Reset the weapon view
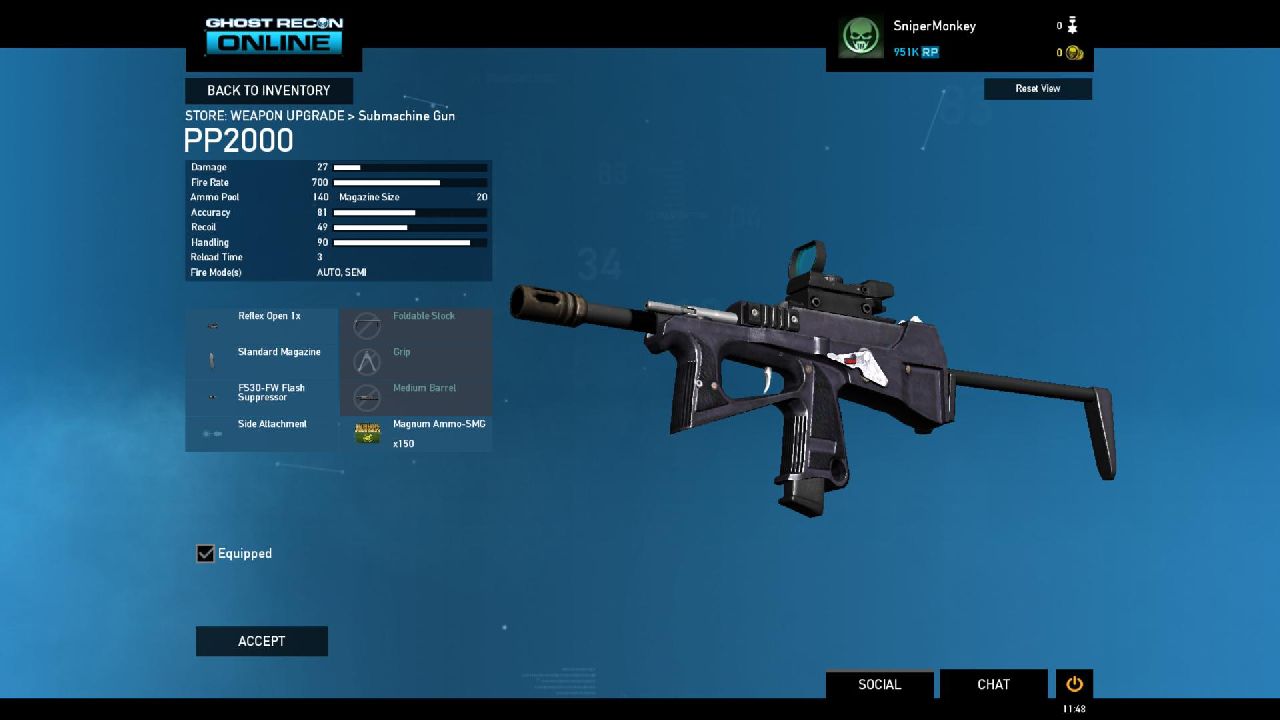This screenshot has width=1280, height=720. 1037,89
